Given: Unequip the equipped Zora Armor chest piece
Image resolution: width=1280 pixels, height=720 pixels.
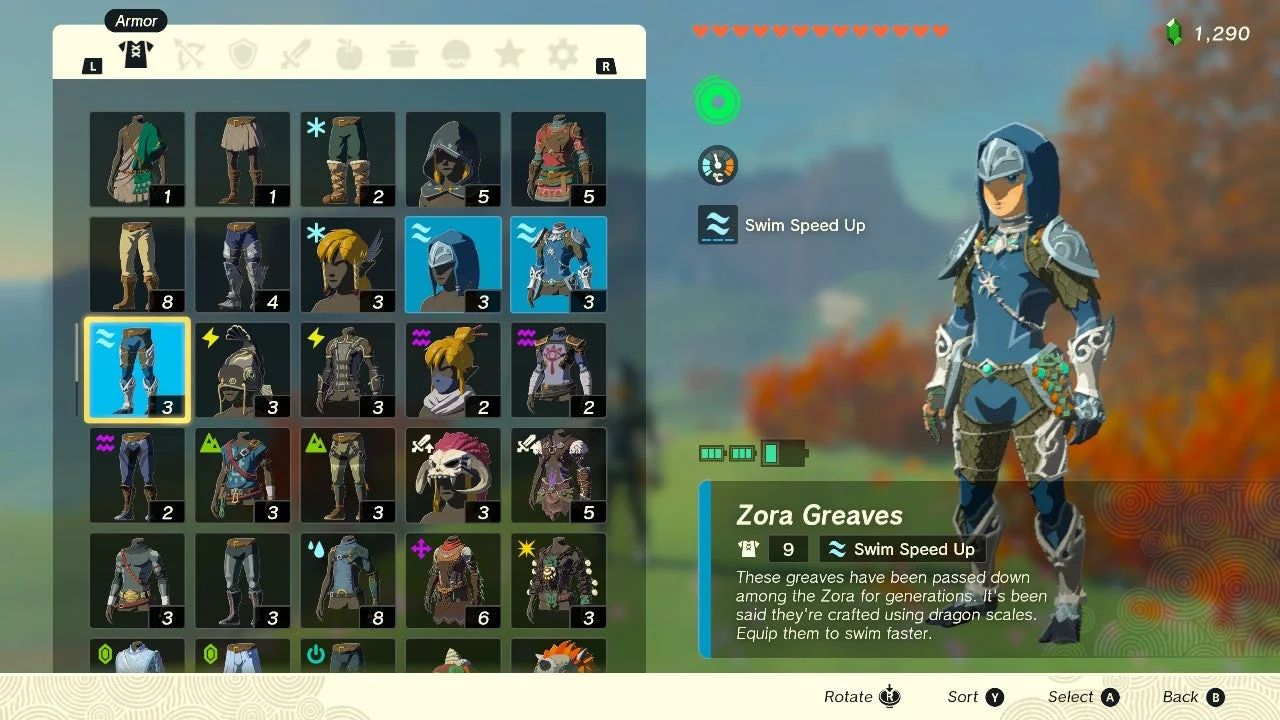Looking at the screenshot, I should click(x=558, y=262).
